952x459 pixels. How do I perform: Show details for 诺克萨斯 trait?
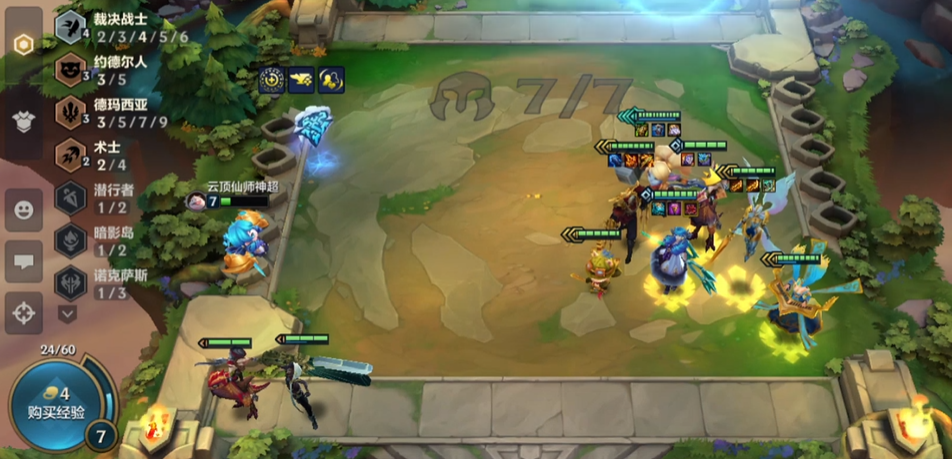[71, 283]
